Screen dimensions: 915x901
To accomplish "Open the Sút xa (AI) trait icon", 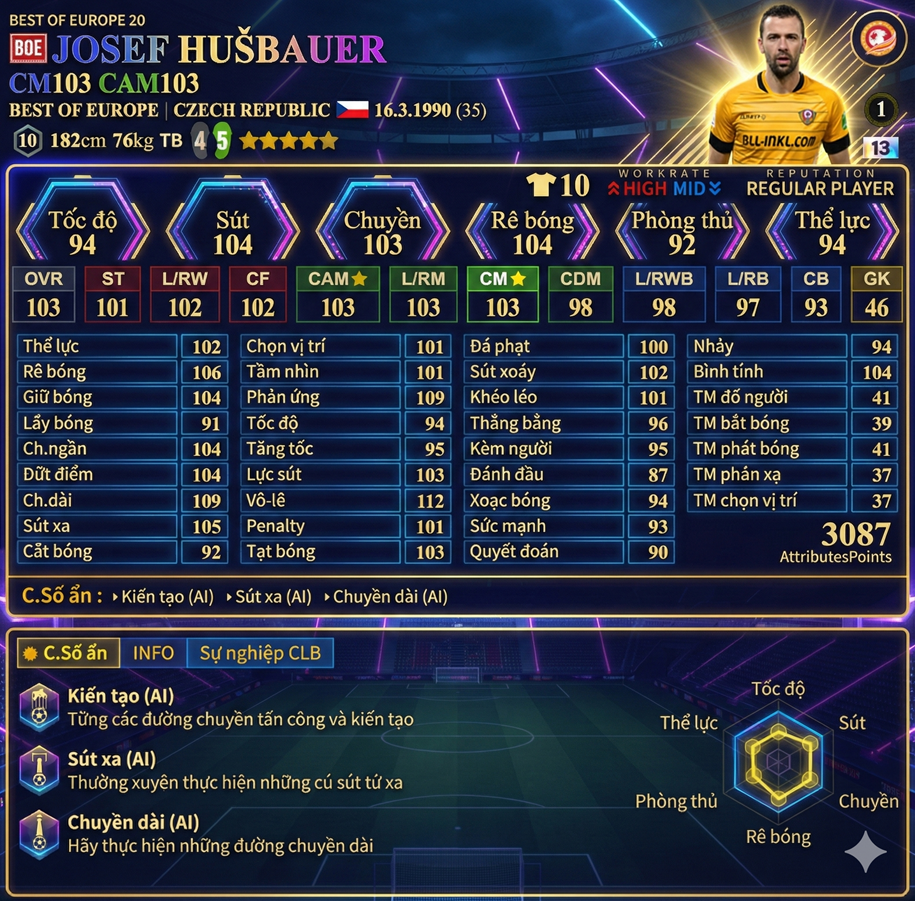I will (40, 769).
